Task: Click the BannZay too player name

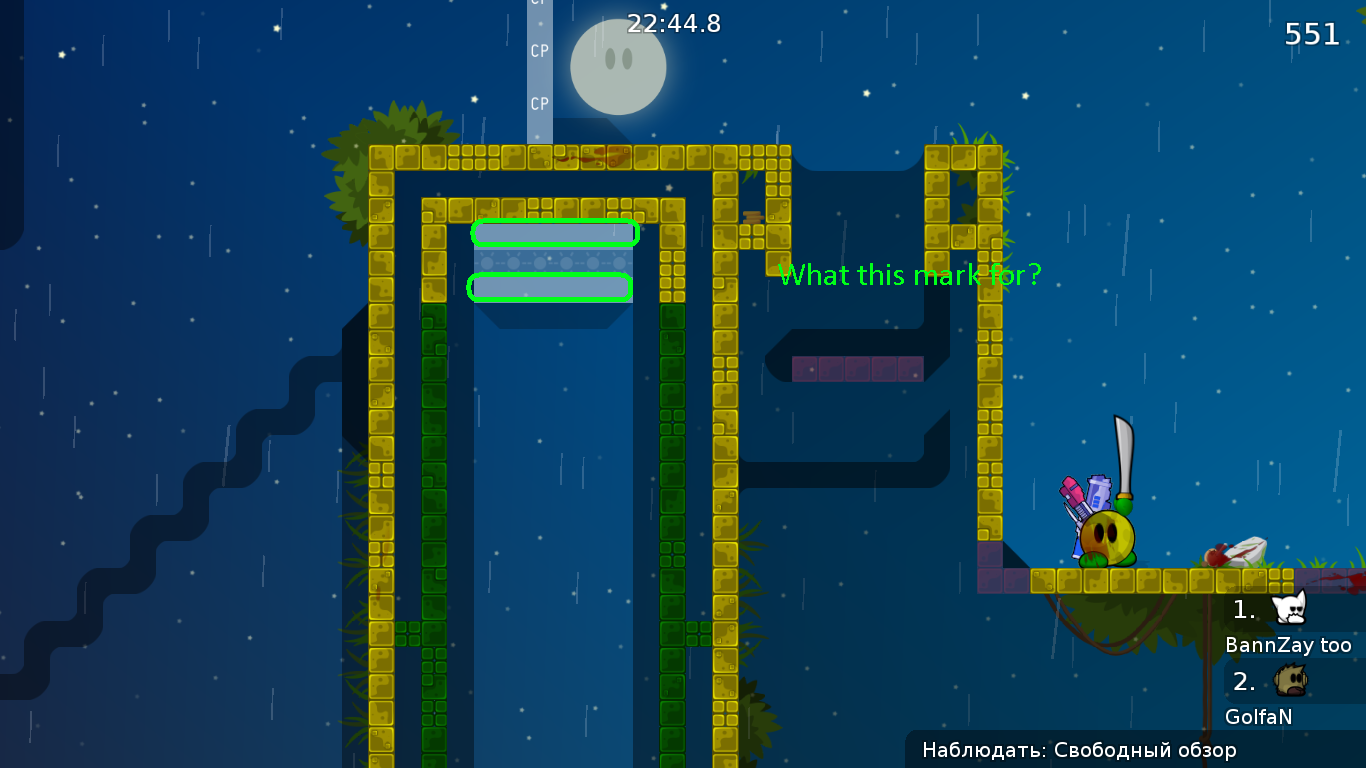Action: click(1289, 646)
